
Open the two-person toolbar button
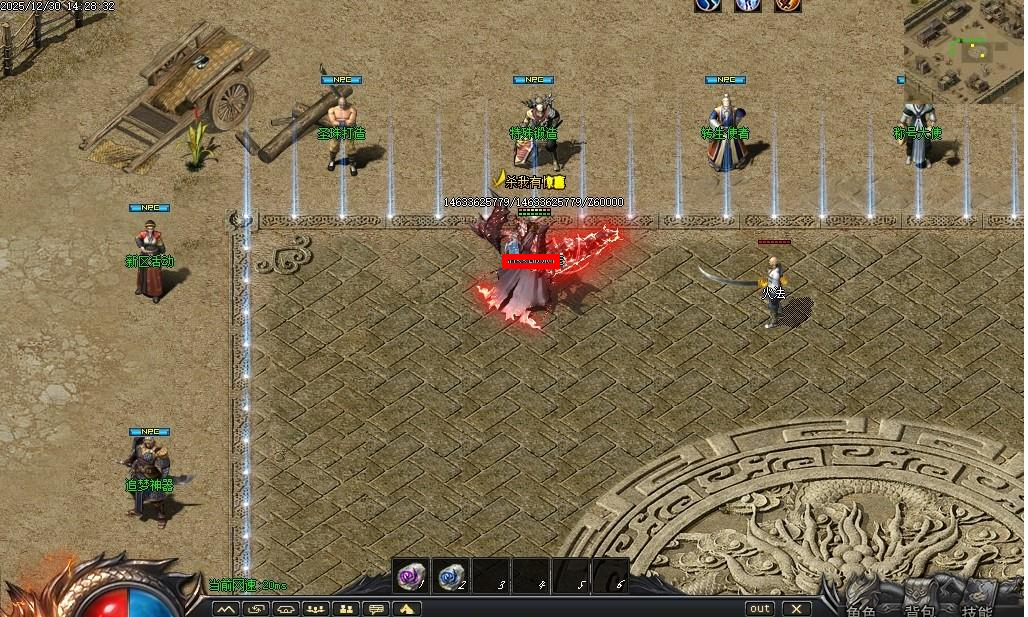(346, 608)
